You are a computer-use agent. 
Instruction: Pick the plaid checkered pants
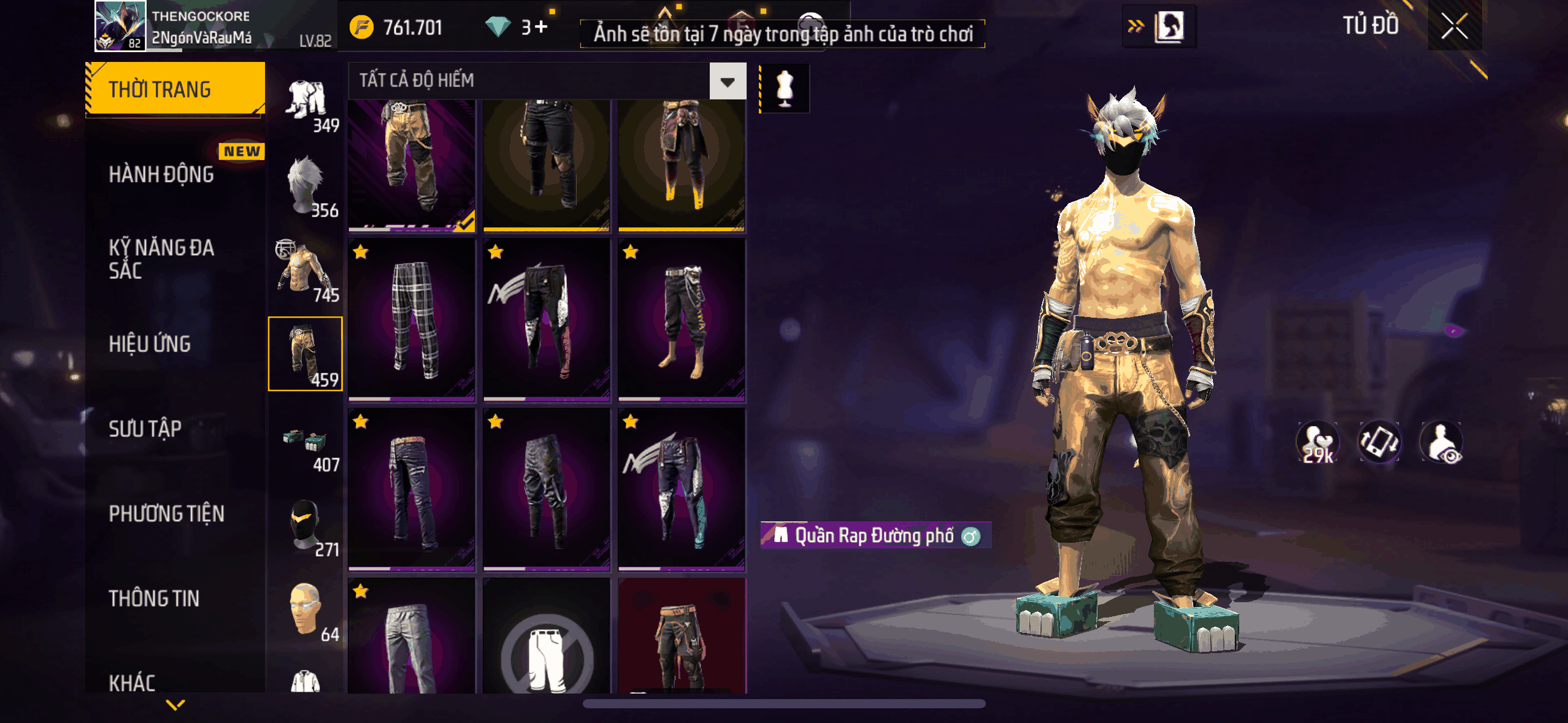pos(412,320)
